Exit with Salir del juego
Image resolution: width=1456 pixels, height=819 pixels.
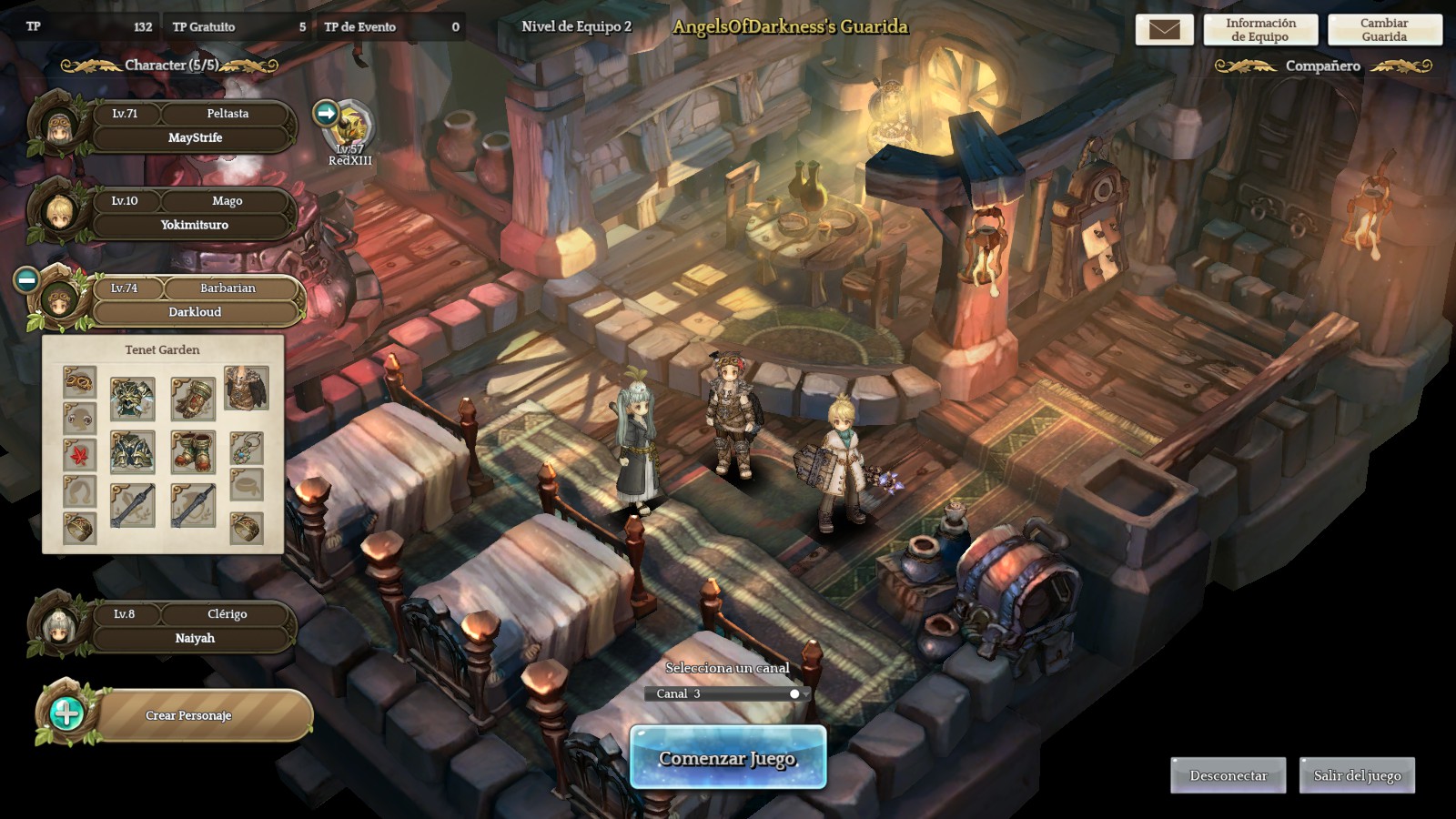(x=1357, y=775)
